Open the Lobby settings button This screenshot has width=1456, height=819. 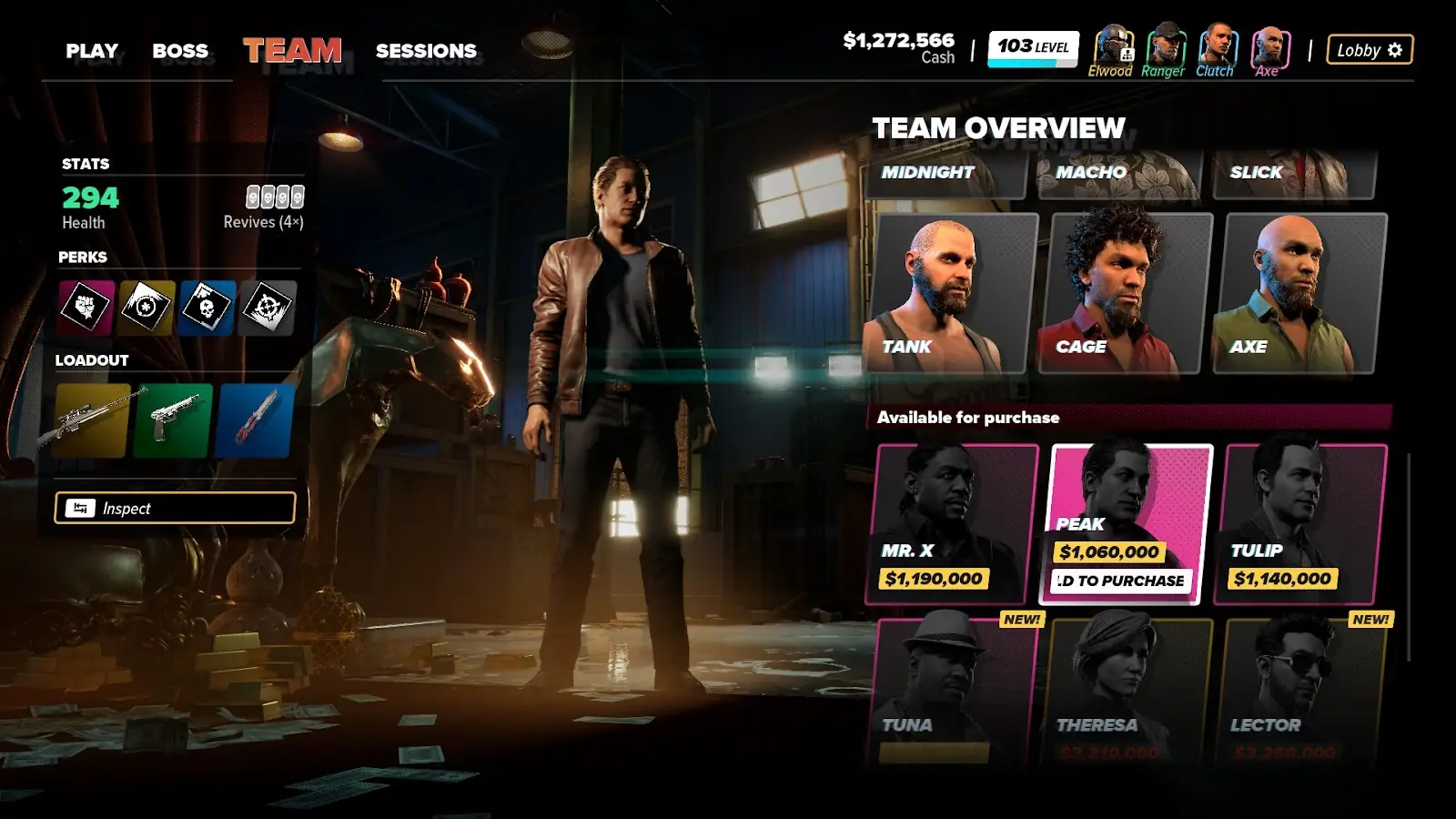pos(1369,50)
